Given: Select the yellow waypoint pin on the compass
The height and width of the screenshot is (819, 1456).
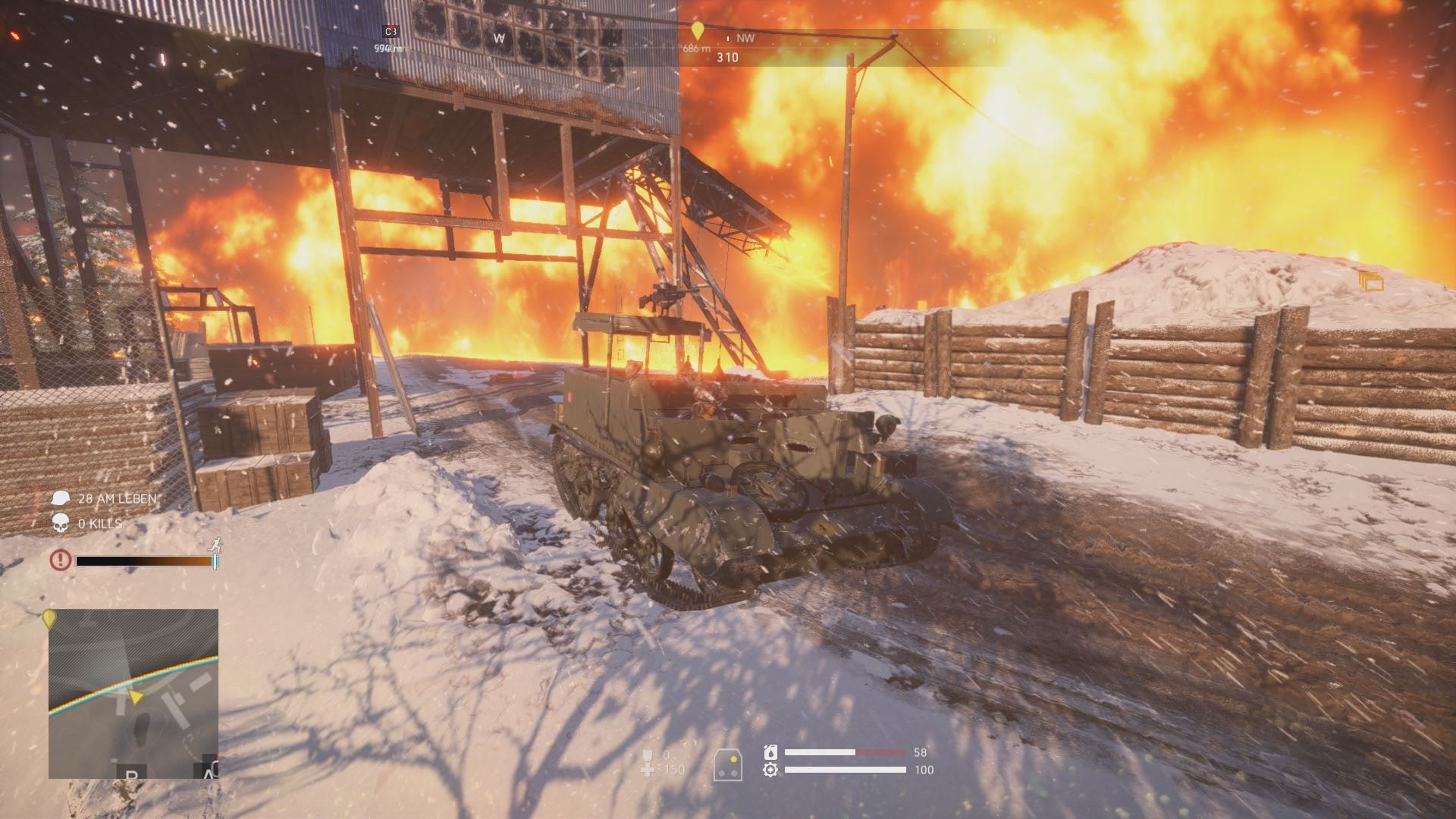Looking at the screenshot, I should point(698,31).
